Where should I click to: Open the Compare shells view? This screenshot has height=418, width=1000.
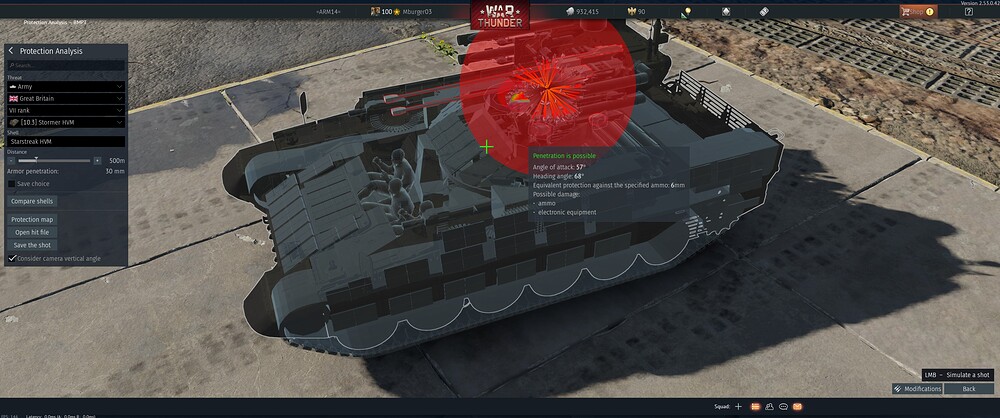coord(33,202)
